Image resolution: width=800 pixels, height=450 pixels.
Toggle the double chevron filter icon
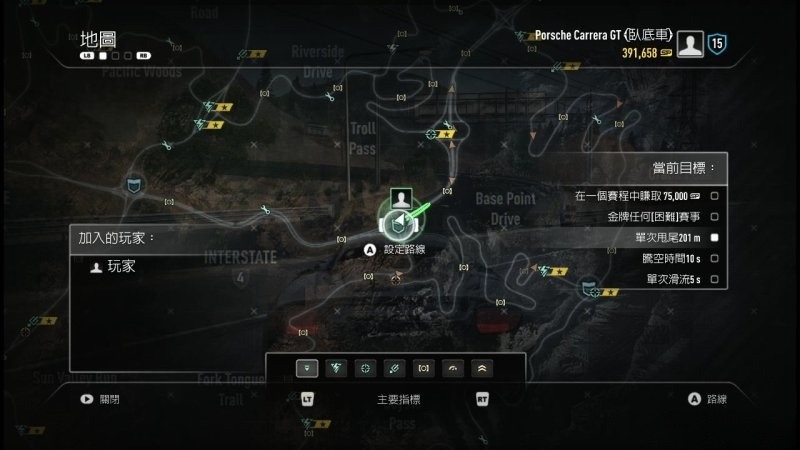(482, 368)
